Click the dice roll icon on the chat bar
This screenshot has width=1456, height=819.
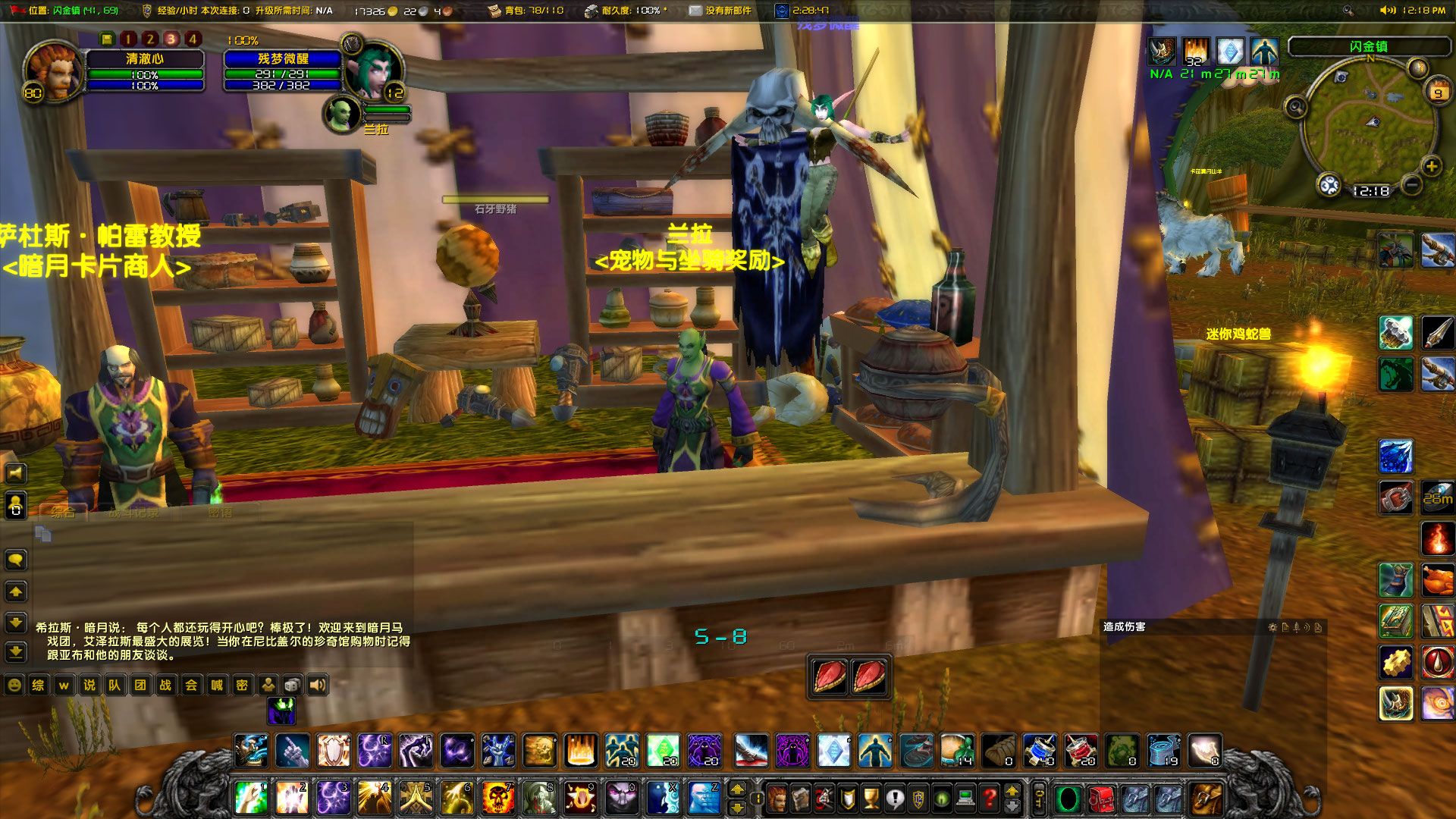point(293,685)
